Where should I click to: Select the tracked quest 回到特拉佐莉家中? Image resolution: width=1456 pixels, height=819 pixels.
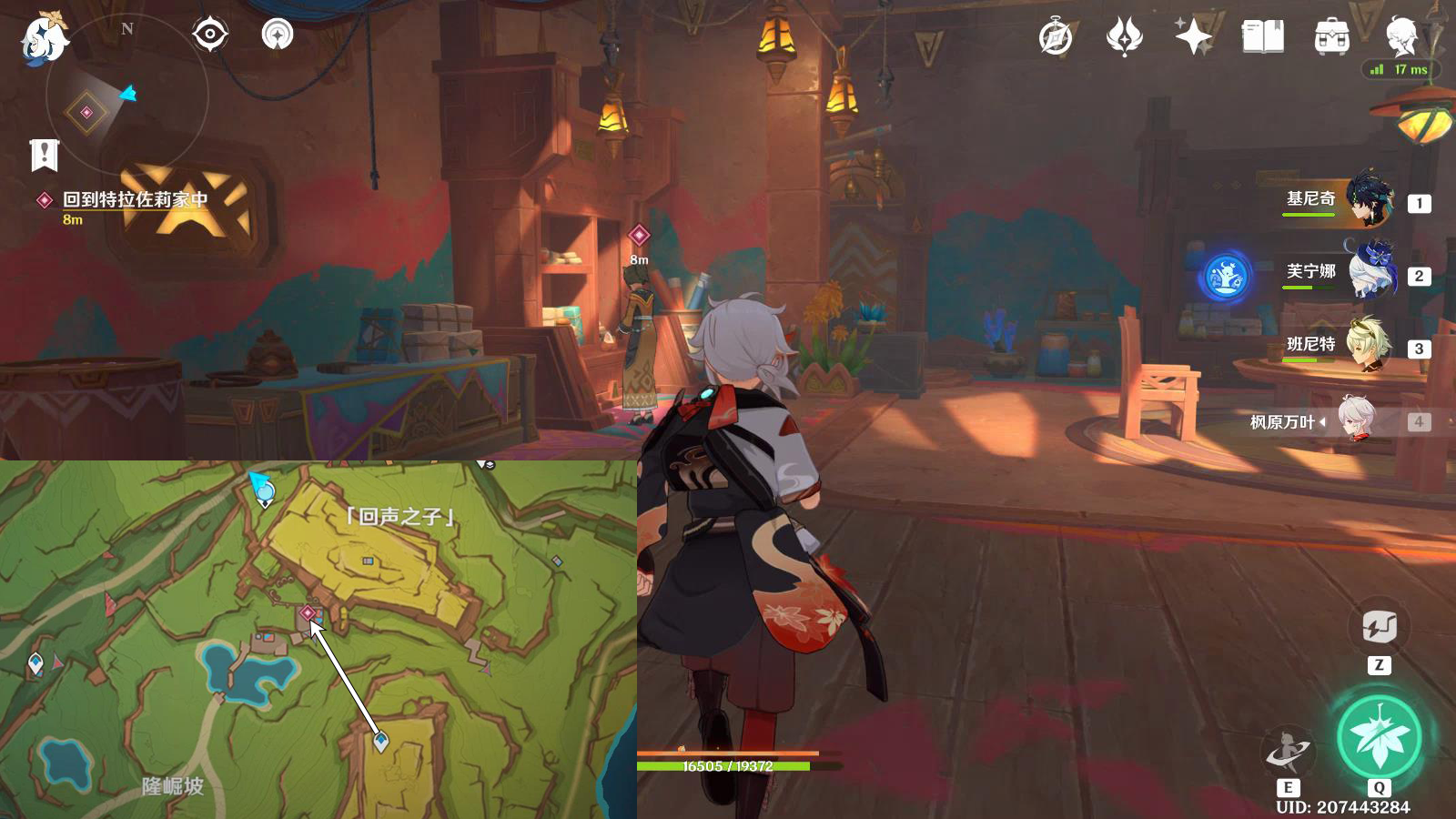tap(135, 200)
